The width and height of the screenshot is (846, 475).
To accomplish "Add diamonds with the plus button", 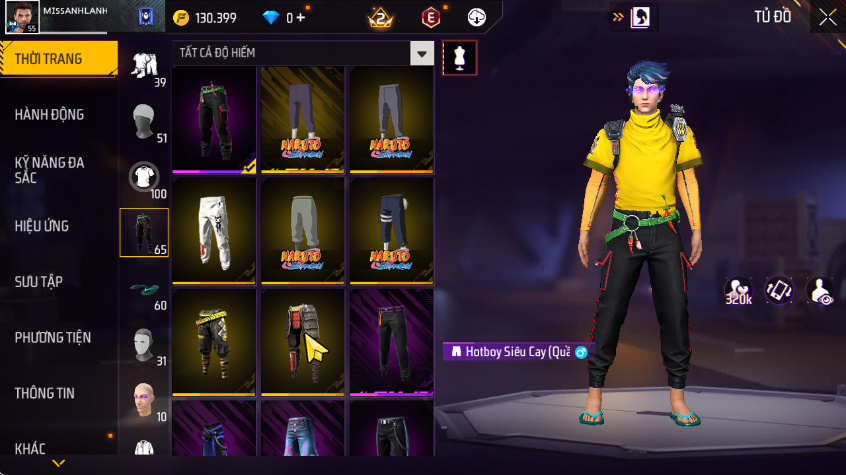I will [300, 18].
